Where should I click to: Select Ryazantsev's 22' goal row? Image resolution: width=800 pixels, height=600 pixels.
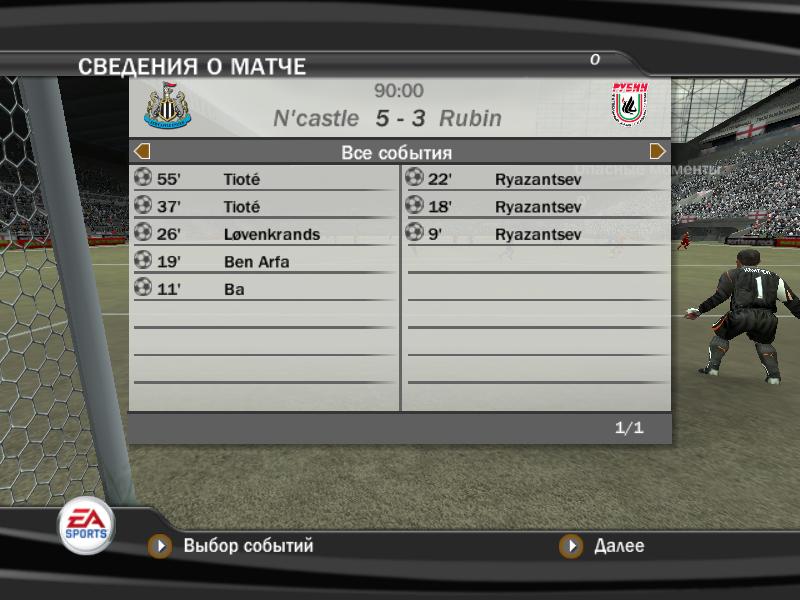536,179
